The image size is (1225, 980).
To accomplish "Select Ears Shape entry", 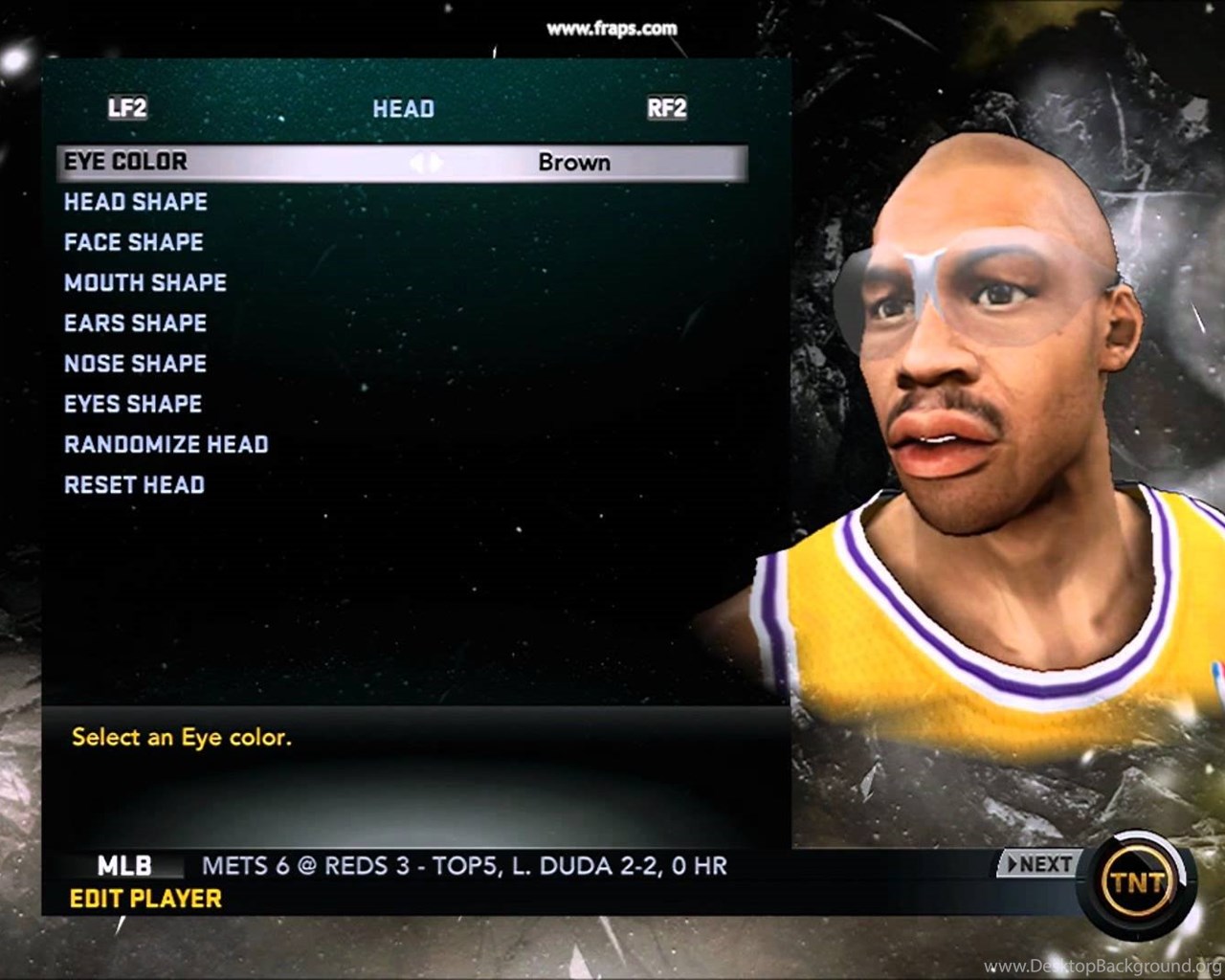I will point(135,323).
